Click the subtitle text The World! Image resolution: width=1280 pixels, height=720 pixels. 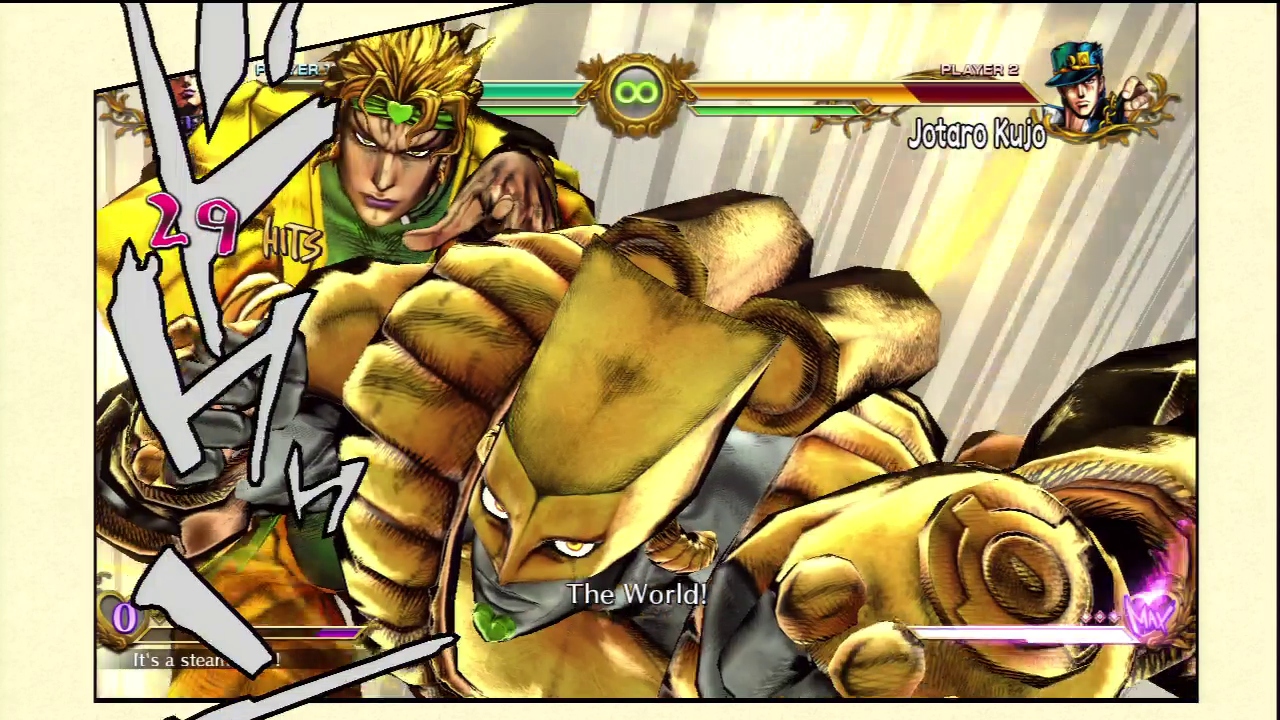(637, 594)
